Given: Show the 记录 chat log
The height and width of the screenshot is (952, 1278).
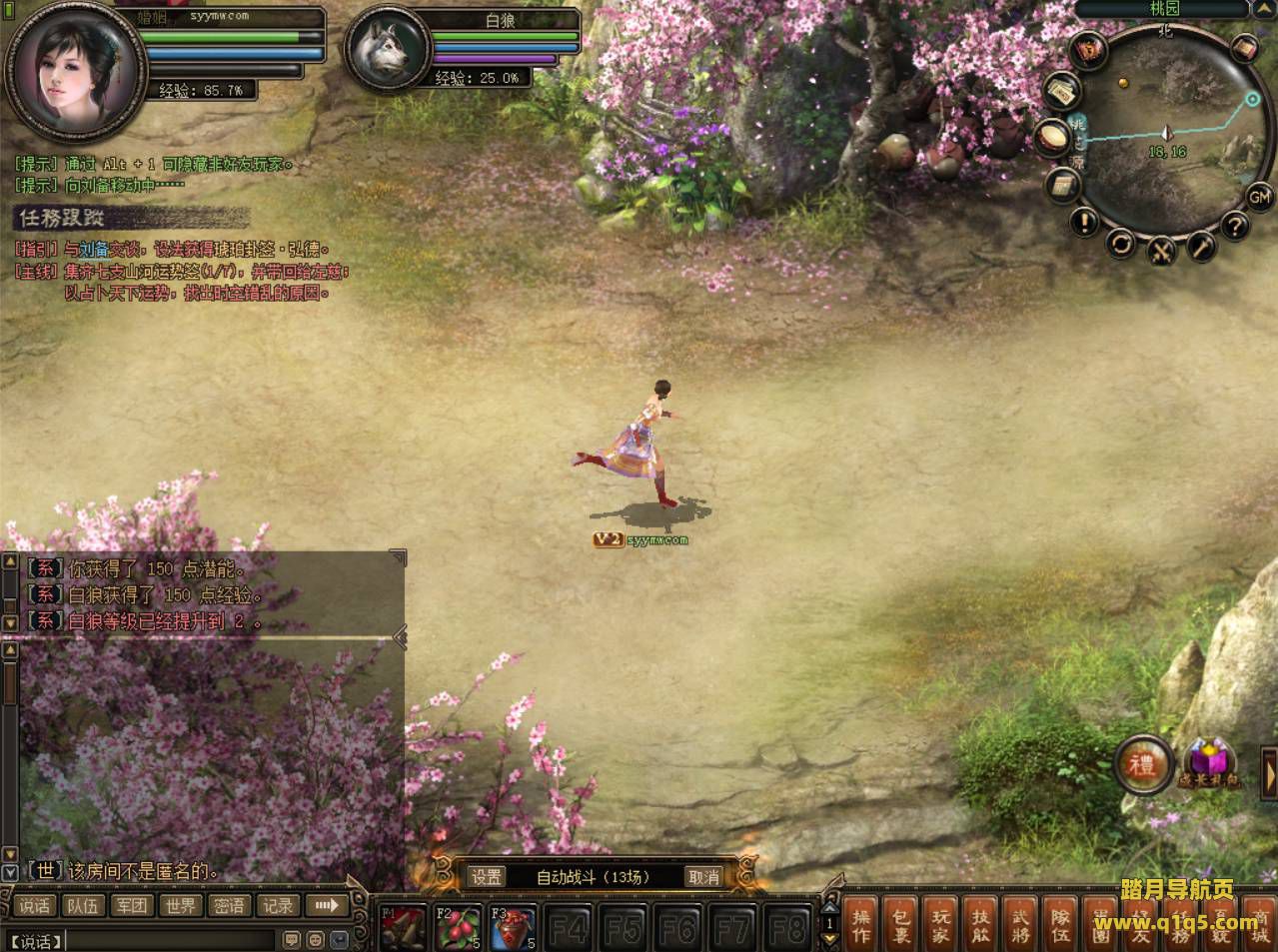Looking at the screenshot, I should pos(278,906).
